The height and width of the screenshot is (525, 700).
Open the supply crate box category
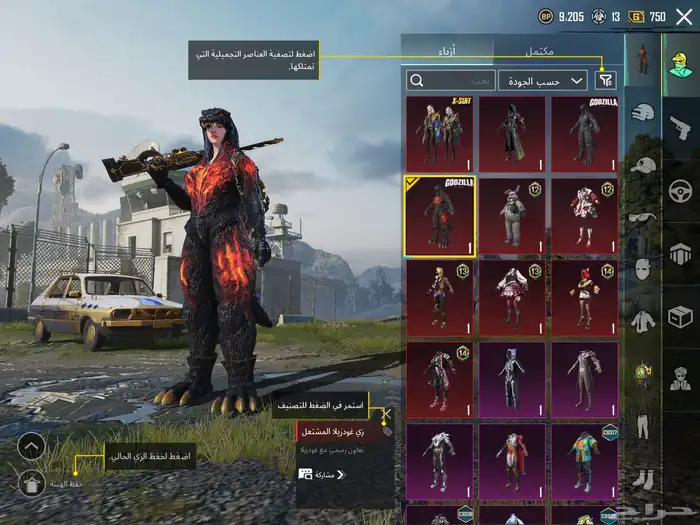click(x=680, y=316)
